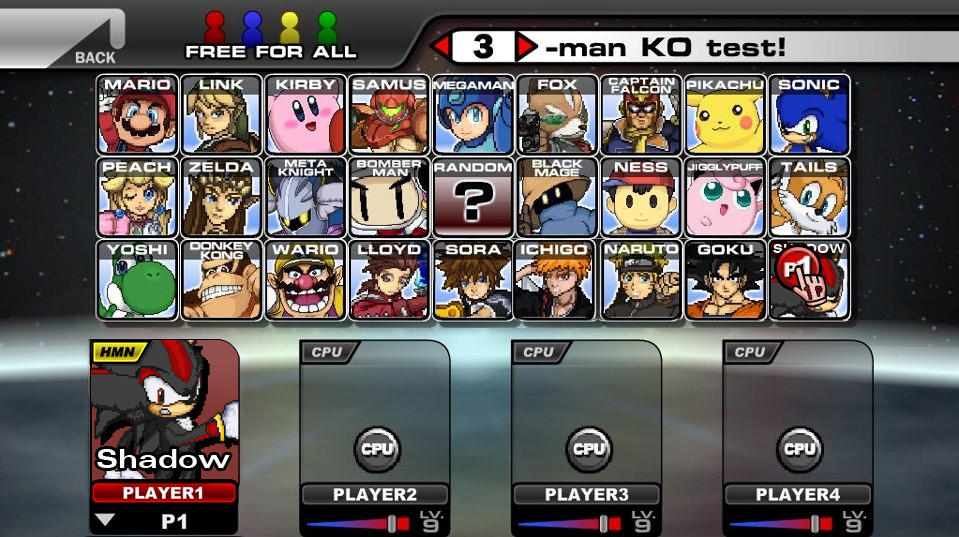
Task: Click the PLAYER4 name label
Action: 798,494
